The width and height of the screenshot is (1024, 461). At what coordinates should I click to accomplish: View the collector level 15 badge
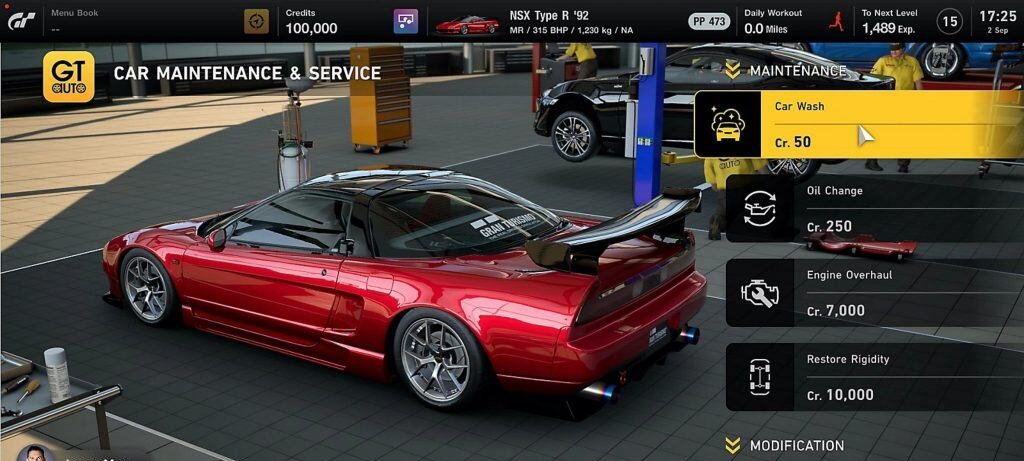pyautogui.click(x=949, y=21)
